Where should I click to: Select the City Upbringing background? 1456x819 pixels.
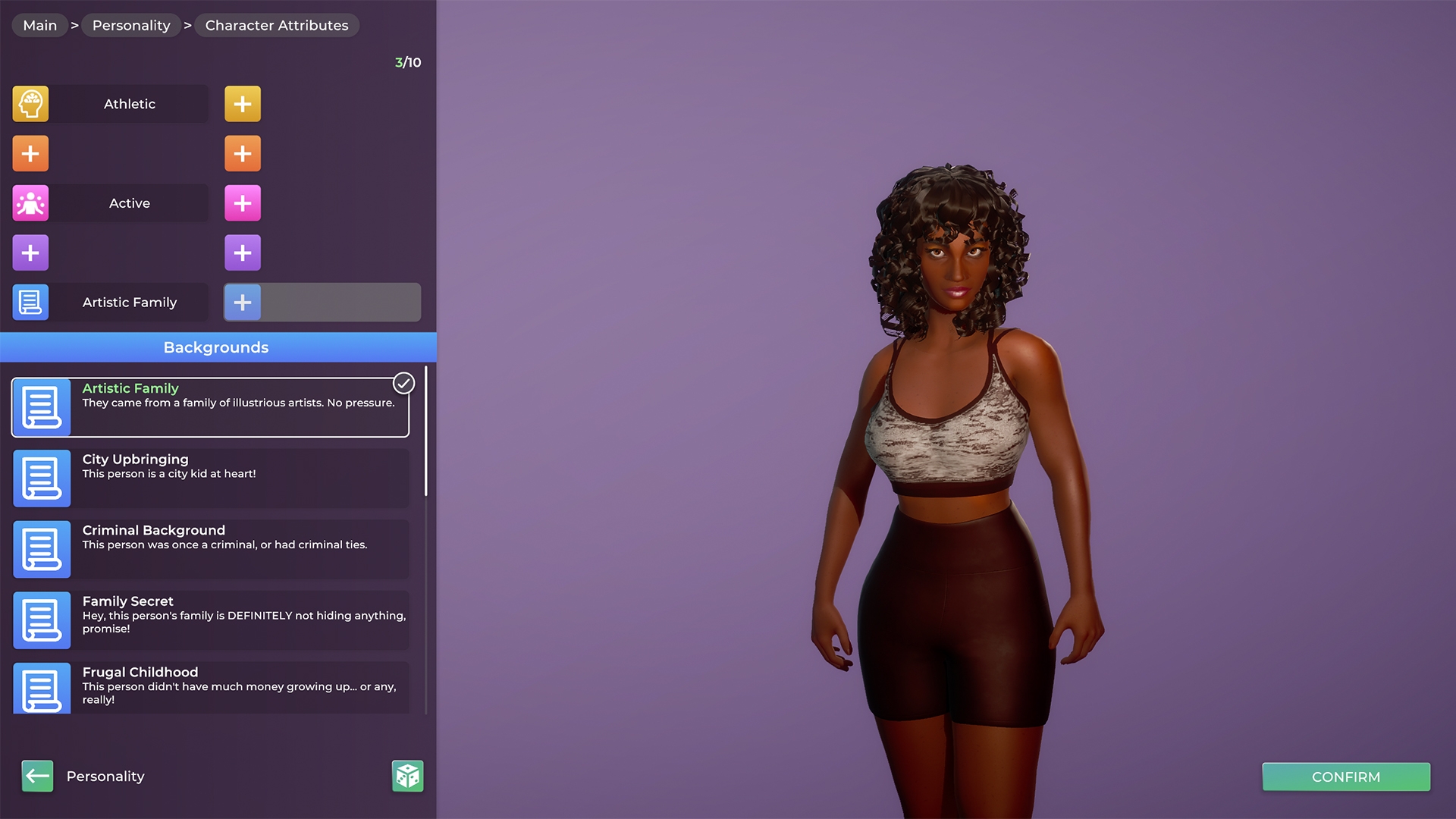point(209,478)
